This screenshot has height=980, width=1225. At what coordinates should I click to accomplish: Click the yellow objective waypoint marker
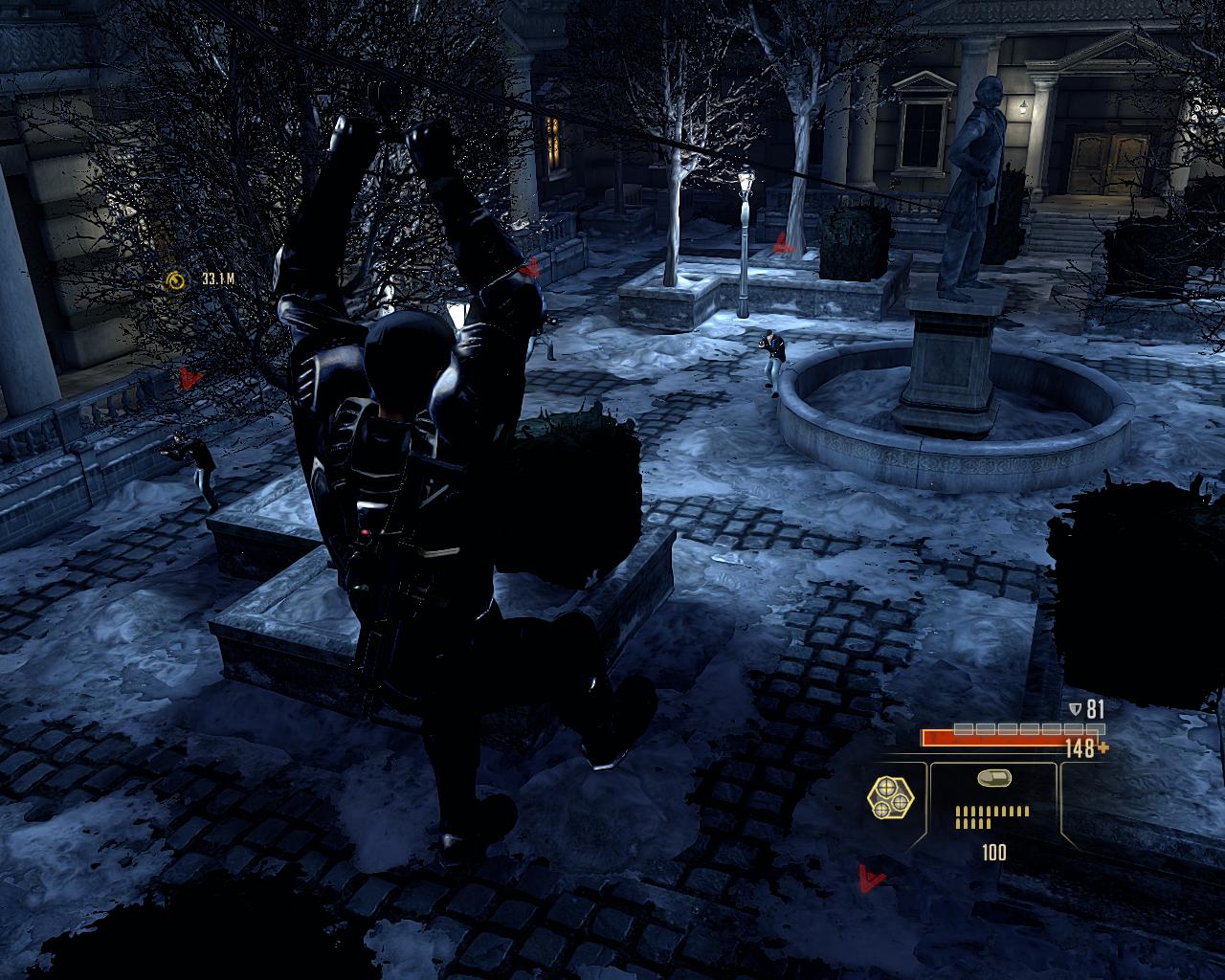[175, 279]
